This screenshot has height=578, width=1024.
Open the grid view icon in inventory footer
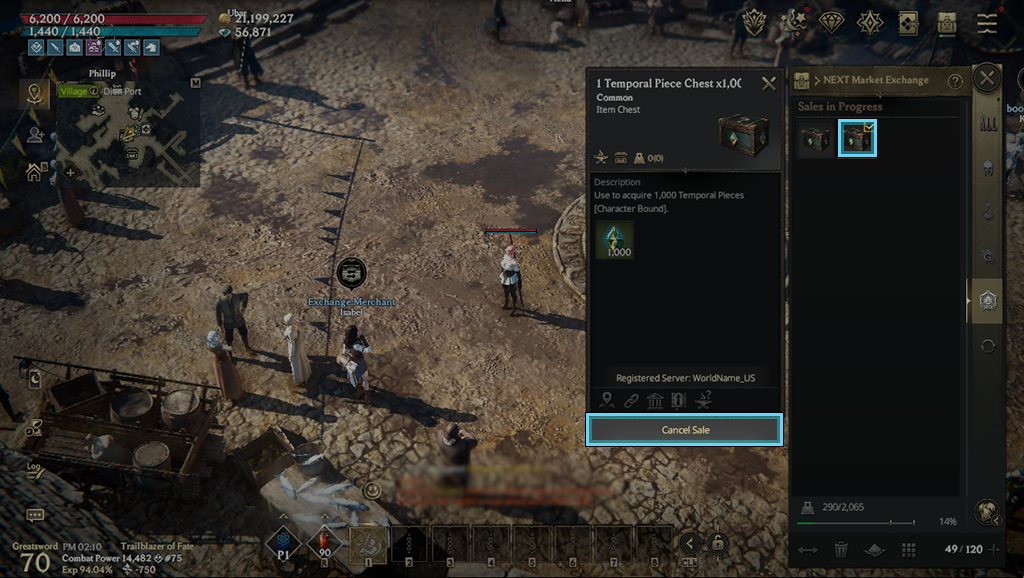[908, 549]
